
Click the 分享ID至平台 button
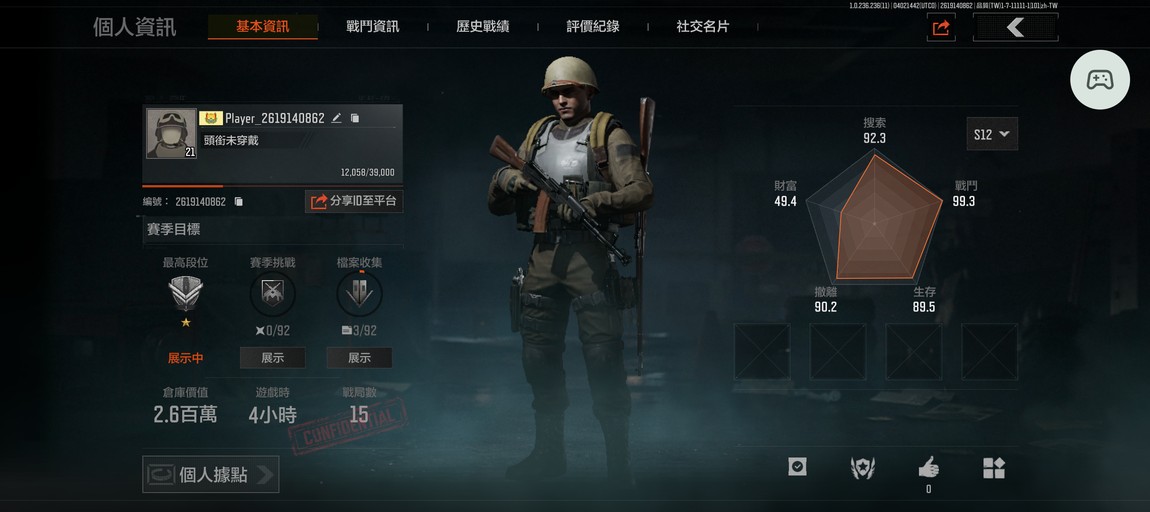[x=354, y=201]
